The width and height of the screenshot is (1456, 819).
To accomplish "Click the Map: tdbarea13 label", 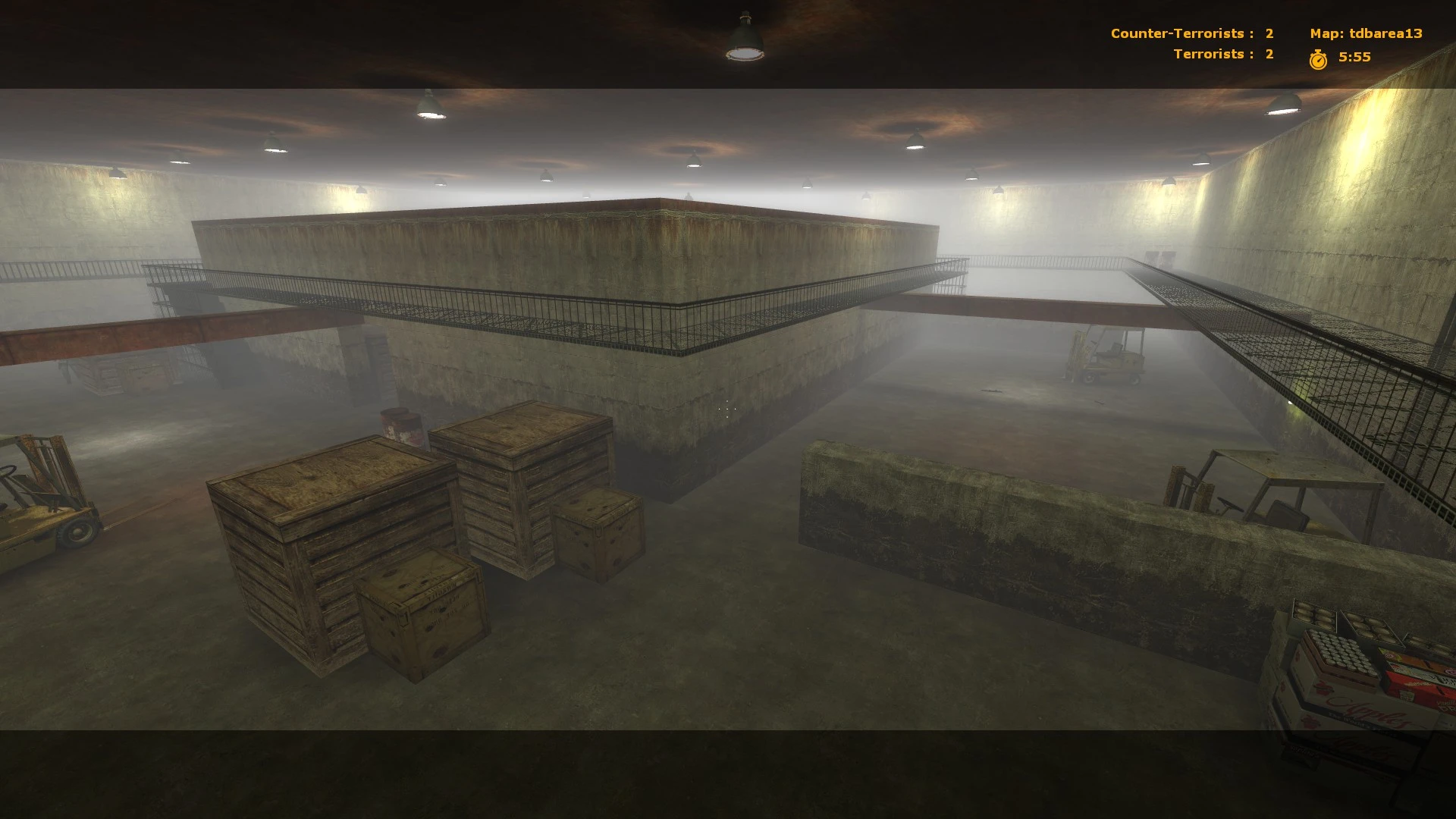I will (x=1365, y=33).
